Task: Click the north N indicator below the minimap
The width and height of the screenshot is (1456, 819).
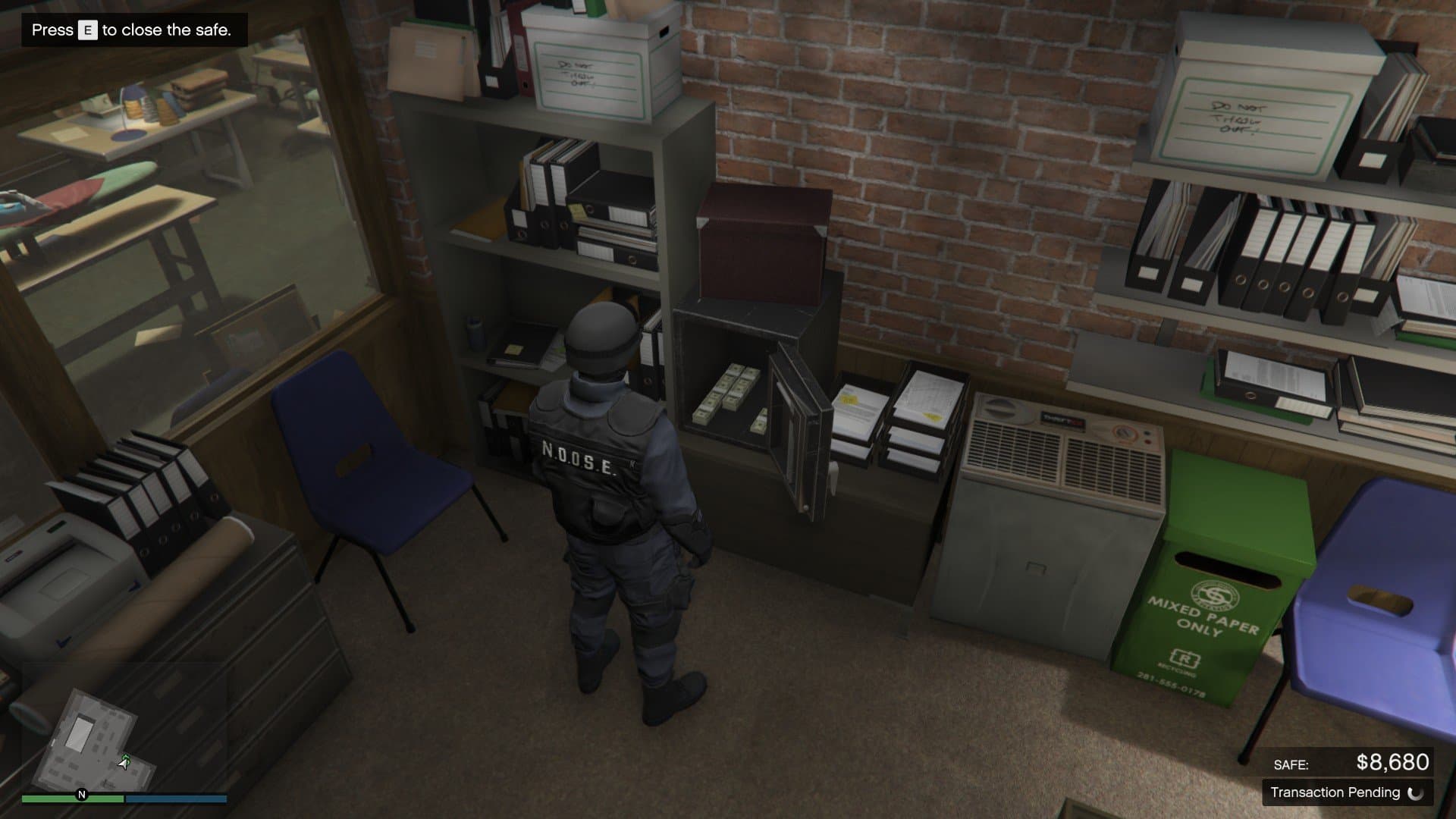Action: [x=81, y=794]
